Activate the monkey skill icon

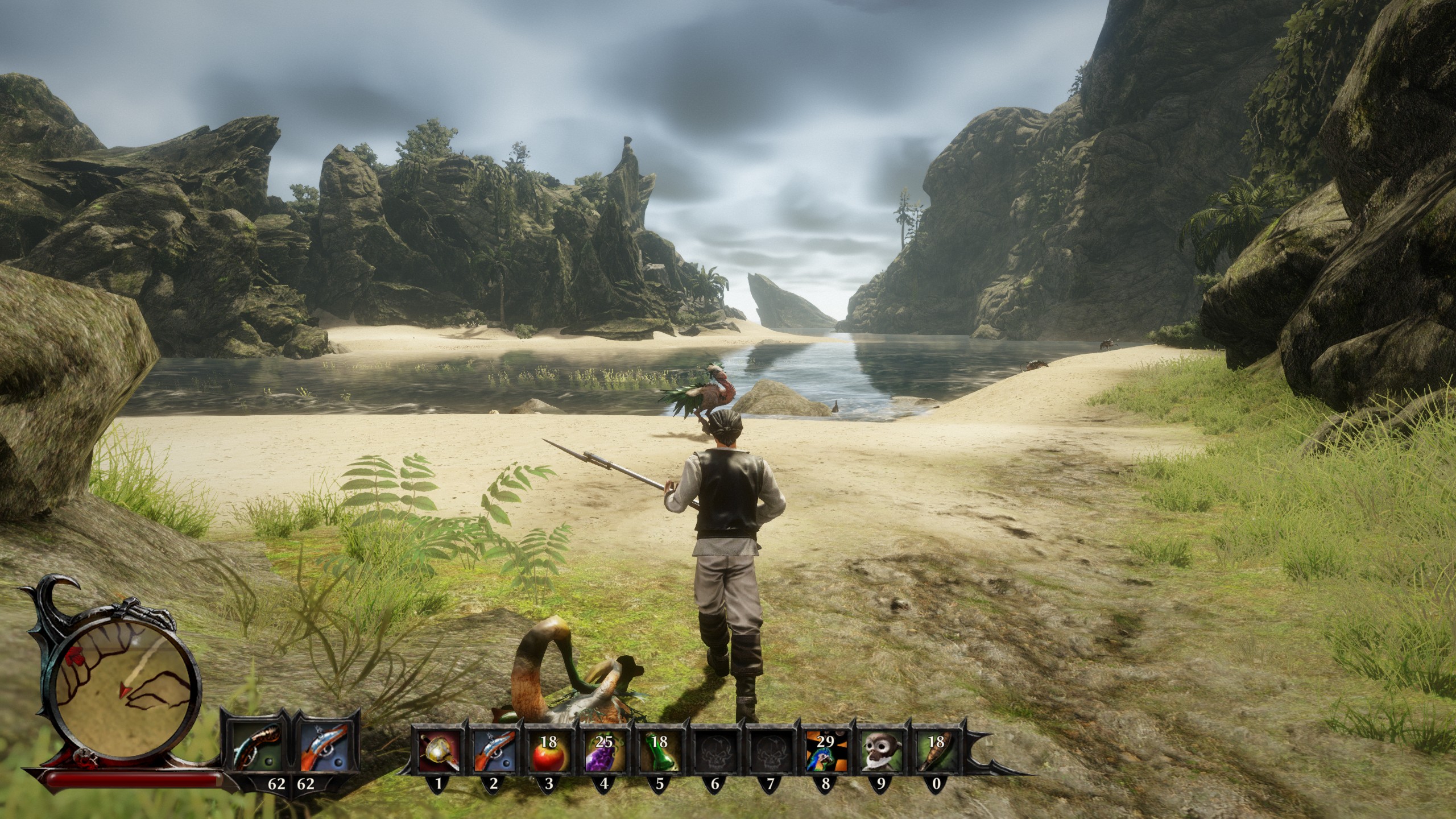[x=880, y=754]
